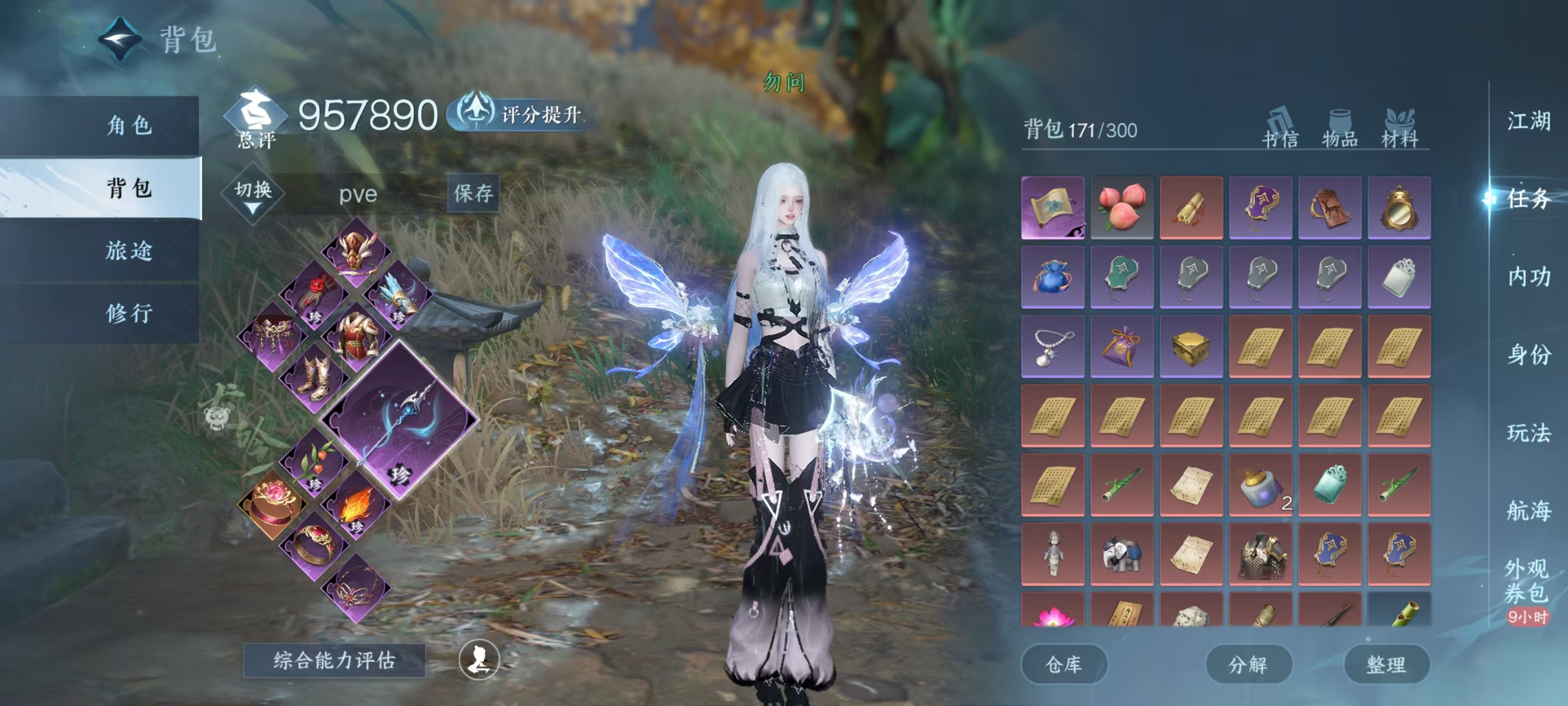Viewport: 1568px width, 706px height.
Task: Click the 分解 dismantle button
Action: coord(1248,665)
